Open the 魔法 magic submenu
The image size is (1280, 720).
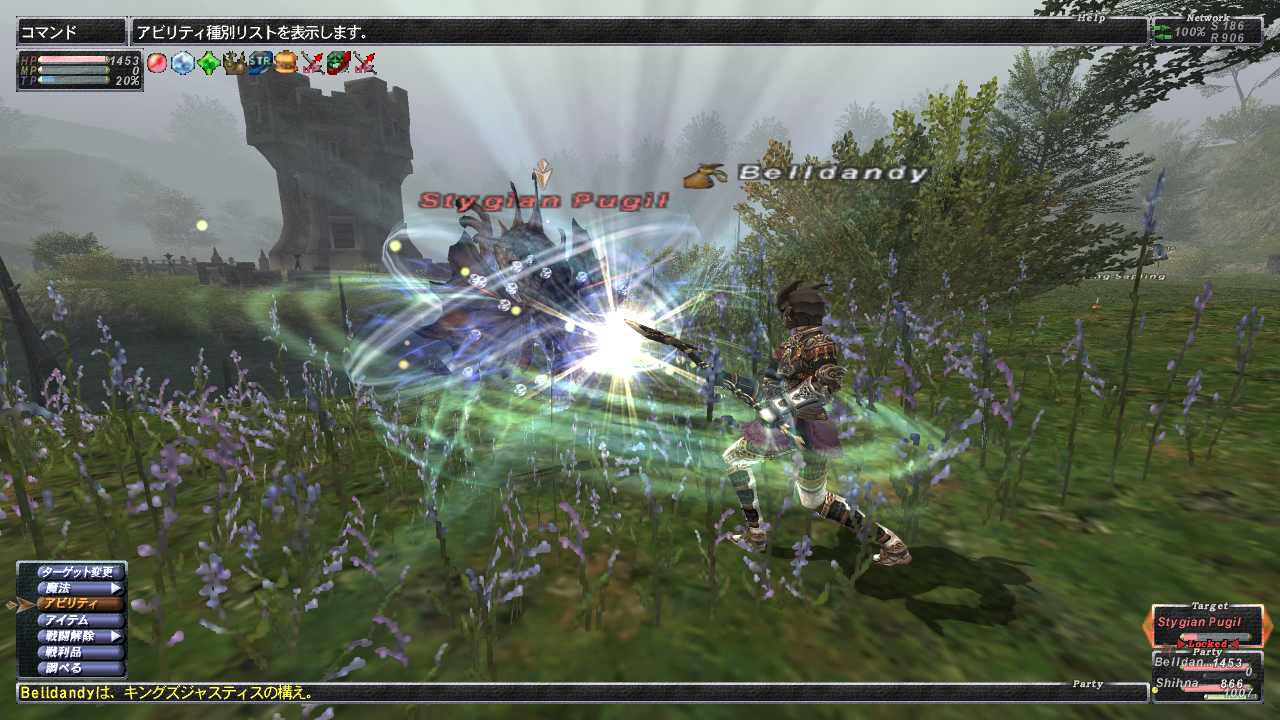tap(80, 588)
